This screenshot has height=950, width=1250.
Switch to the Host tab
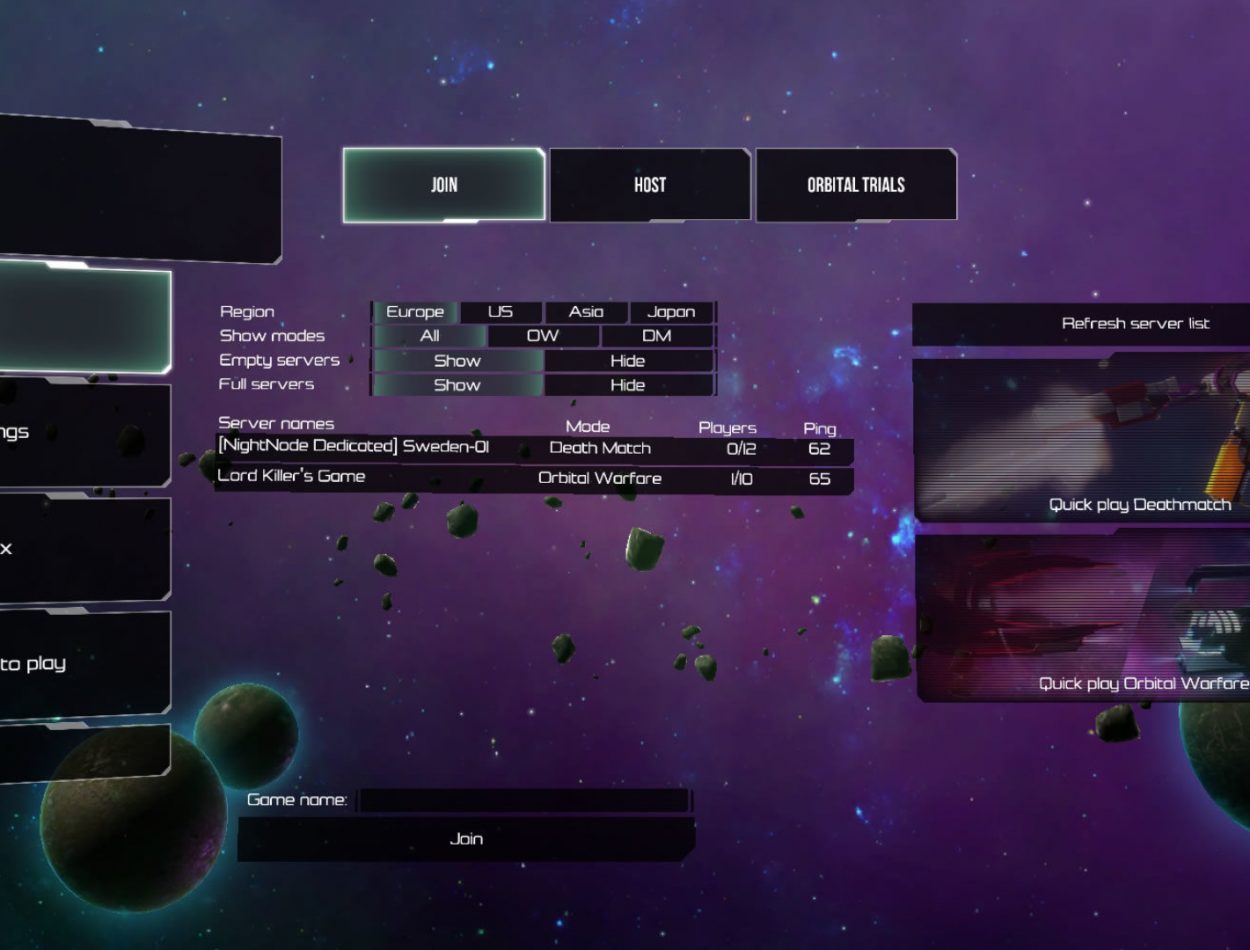649,185
